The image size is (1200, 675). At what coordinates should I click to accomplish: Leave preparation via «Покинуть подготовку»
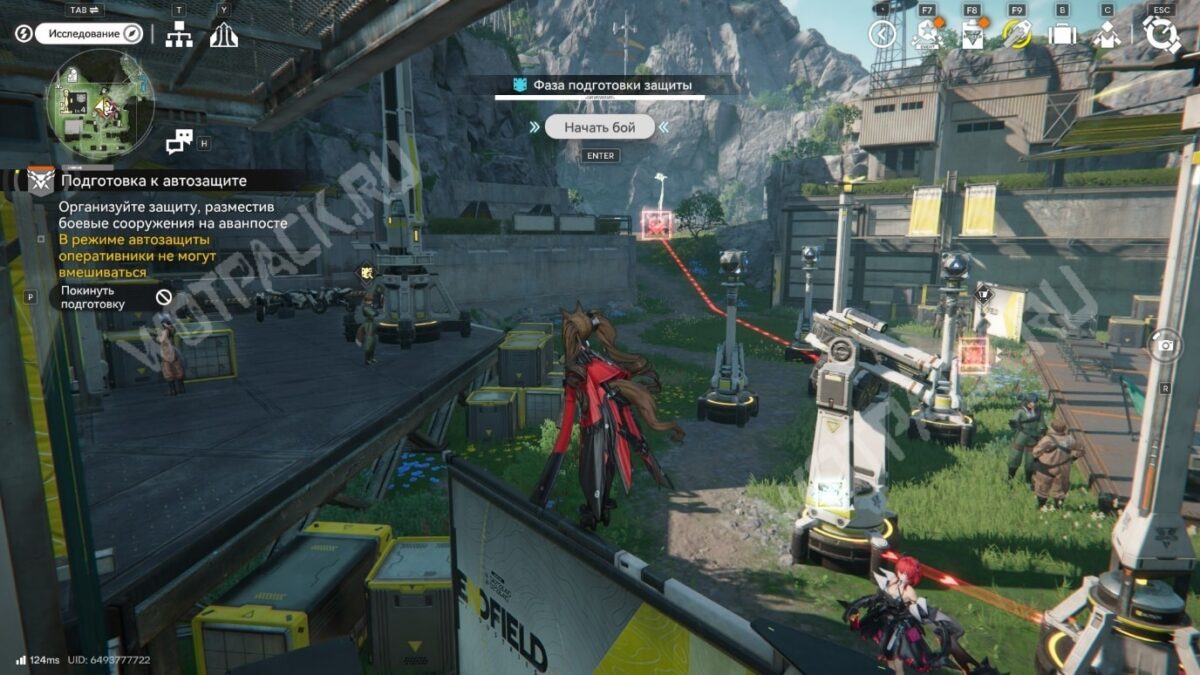coord(112,297)
